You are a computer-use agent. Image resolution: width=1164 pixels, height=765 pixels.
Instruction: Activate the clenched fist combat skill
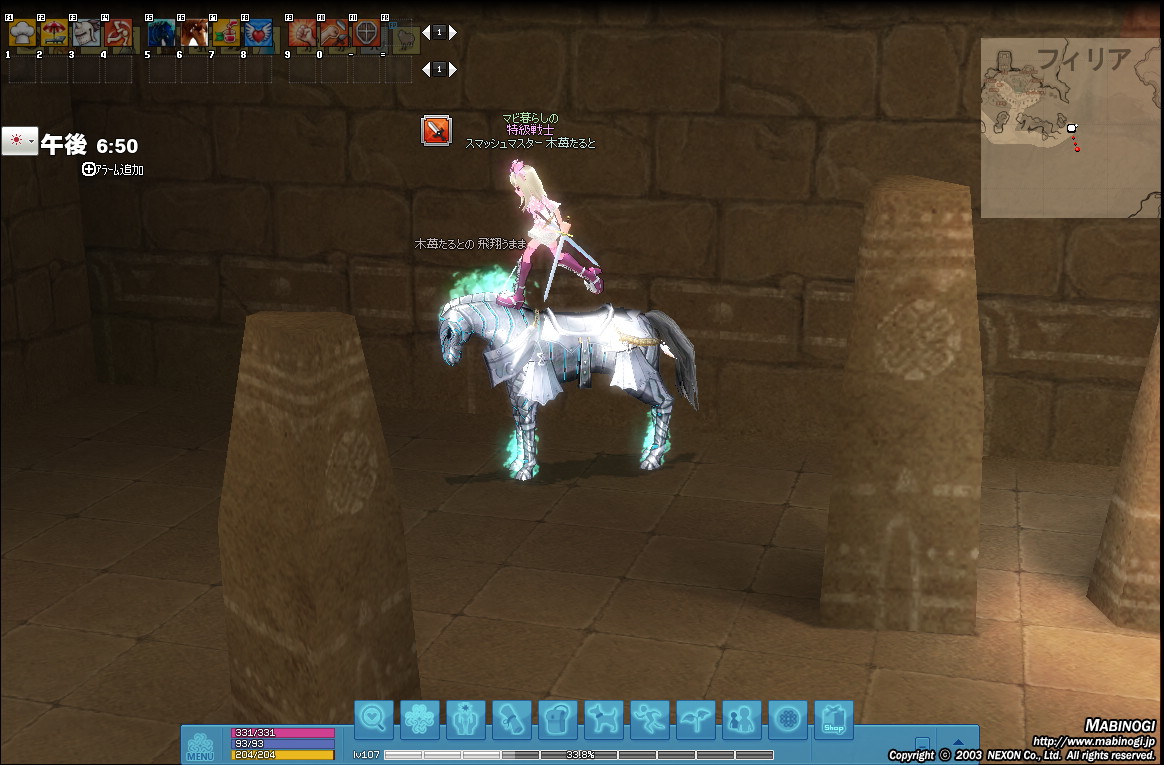click(x=302, y=34)
